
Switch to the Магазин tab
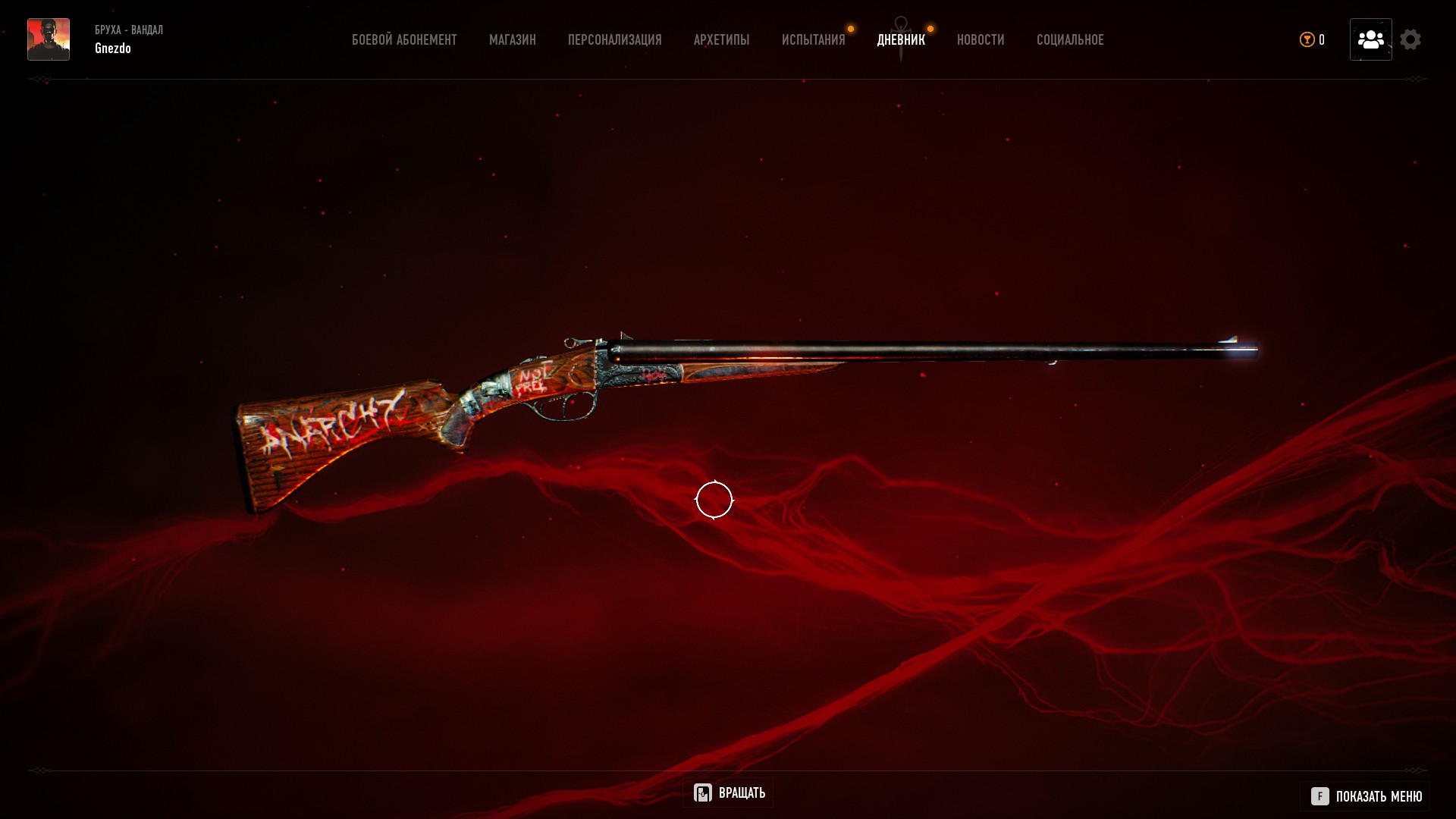pyautogui.click(x=513, y=40)
